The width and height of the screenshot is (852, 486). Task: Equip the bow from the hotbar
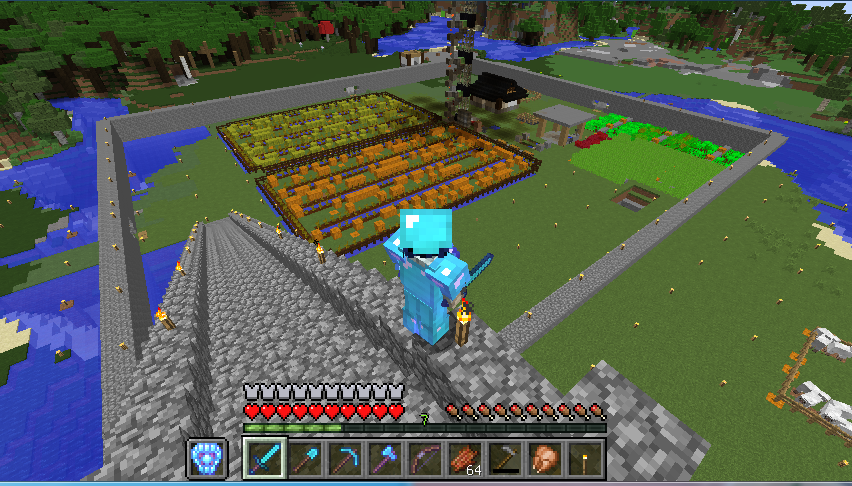click(425, 459)
